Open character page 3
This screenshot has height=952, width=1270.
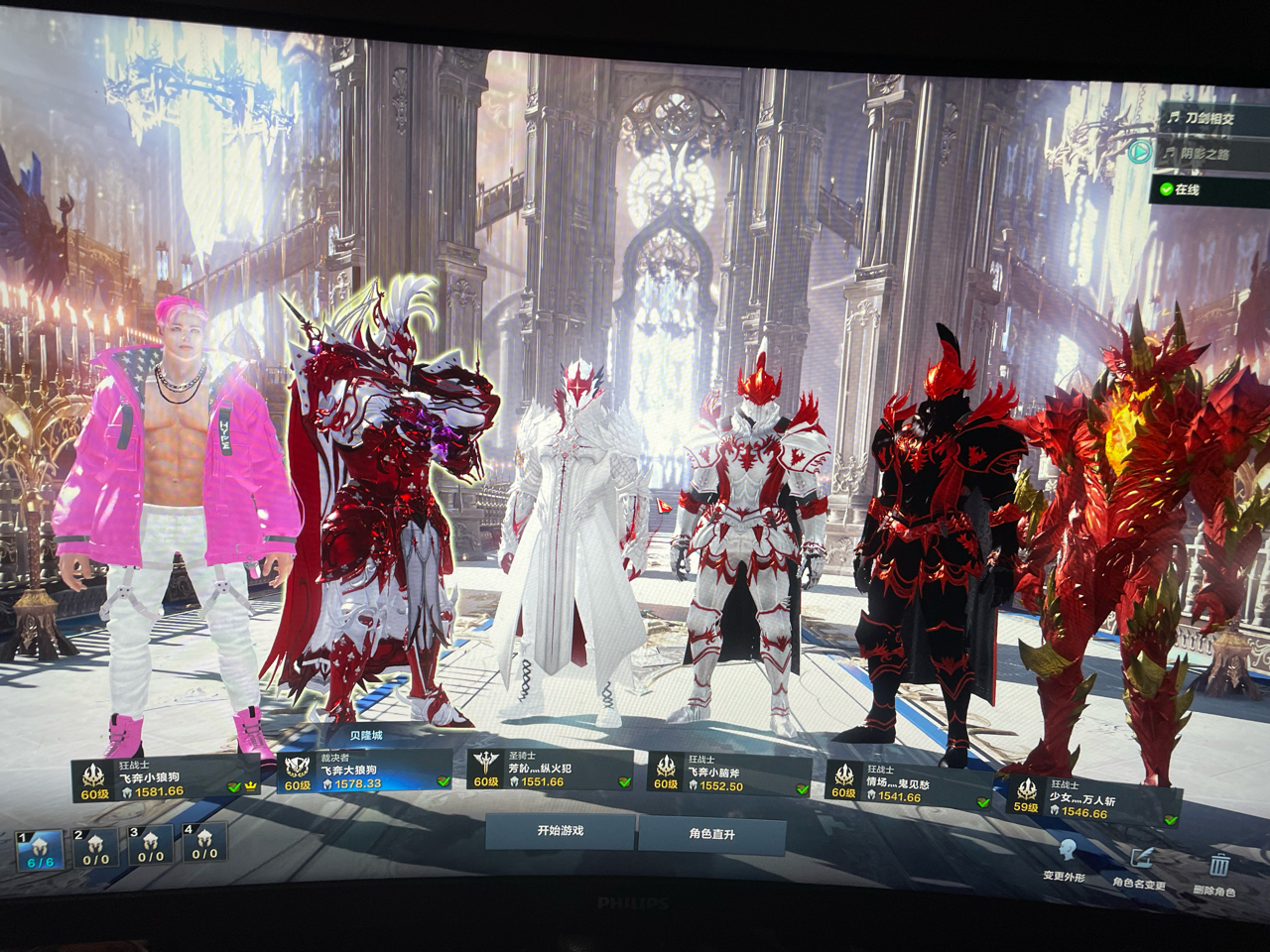(150, 846)
